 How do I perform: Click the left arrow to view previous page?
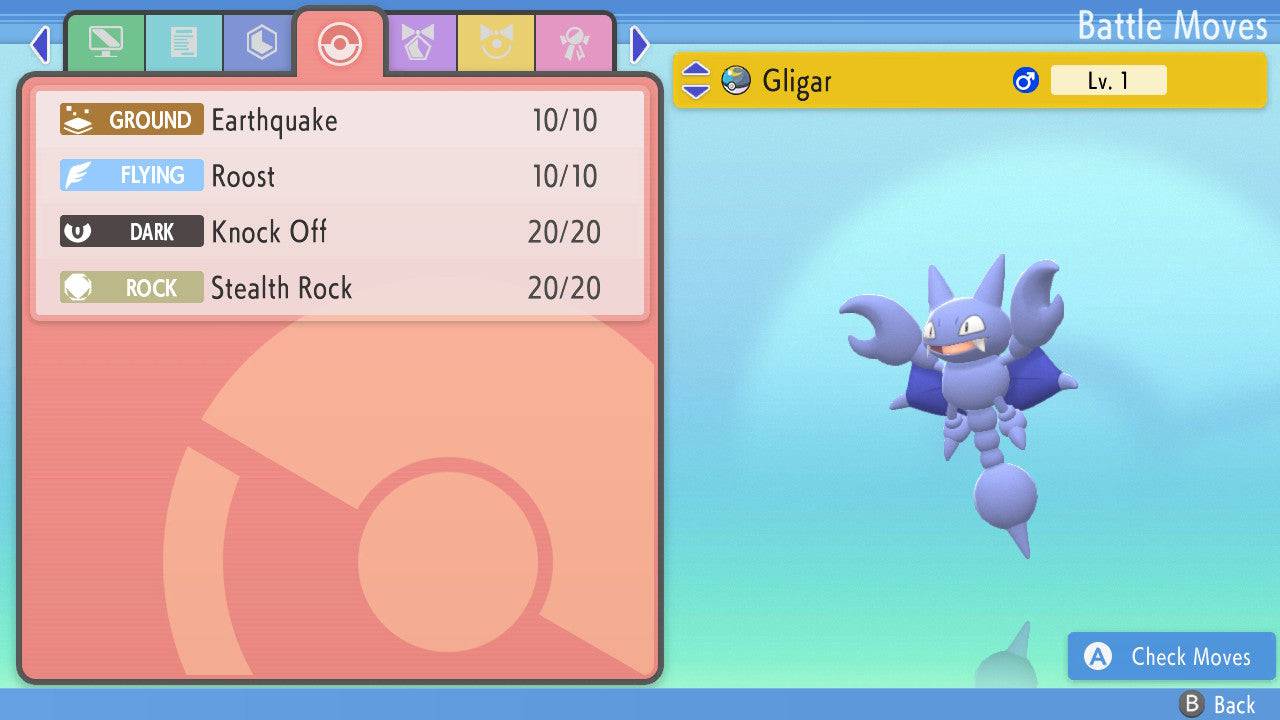coord(40,44)
